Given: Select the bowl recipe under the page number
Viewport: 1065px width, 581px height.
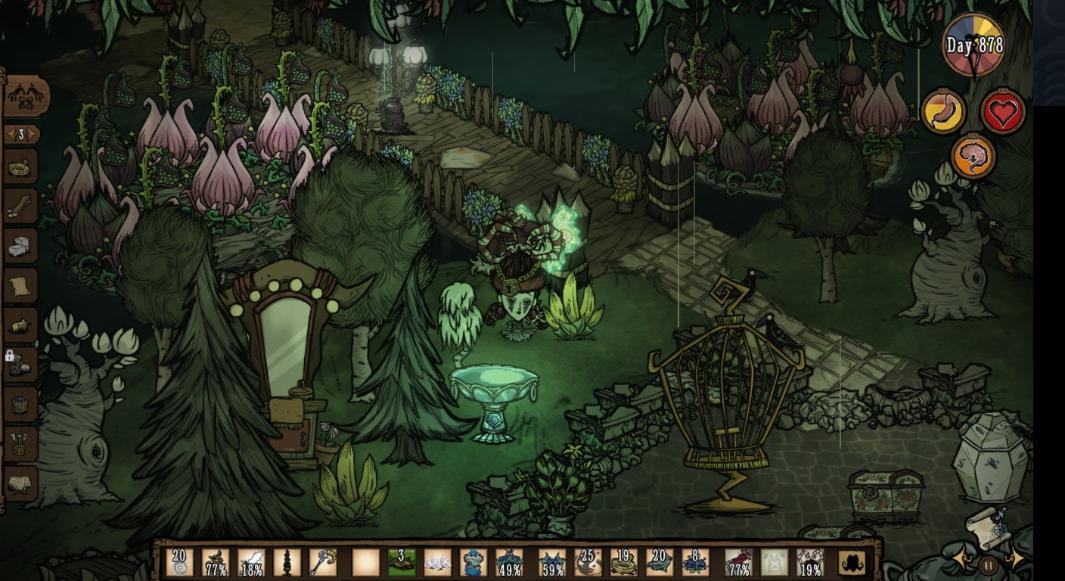Looking at the screenshot, I should click(x=22, y=167).
